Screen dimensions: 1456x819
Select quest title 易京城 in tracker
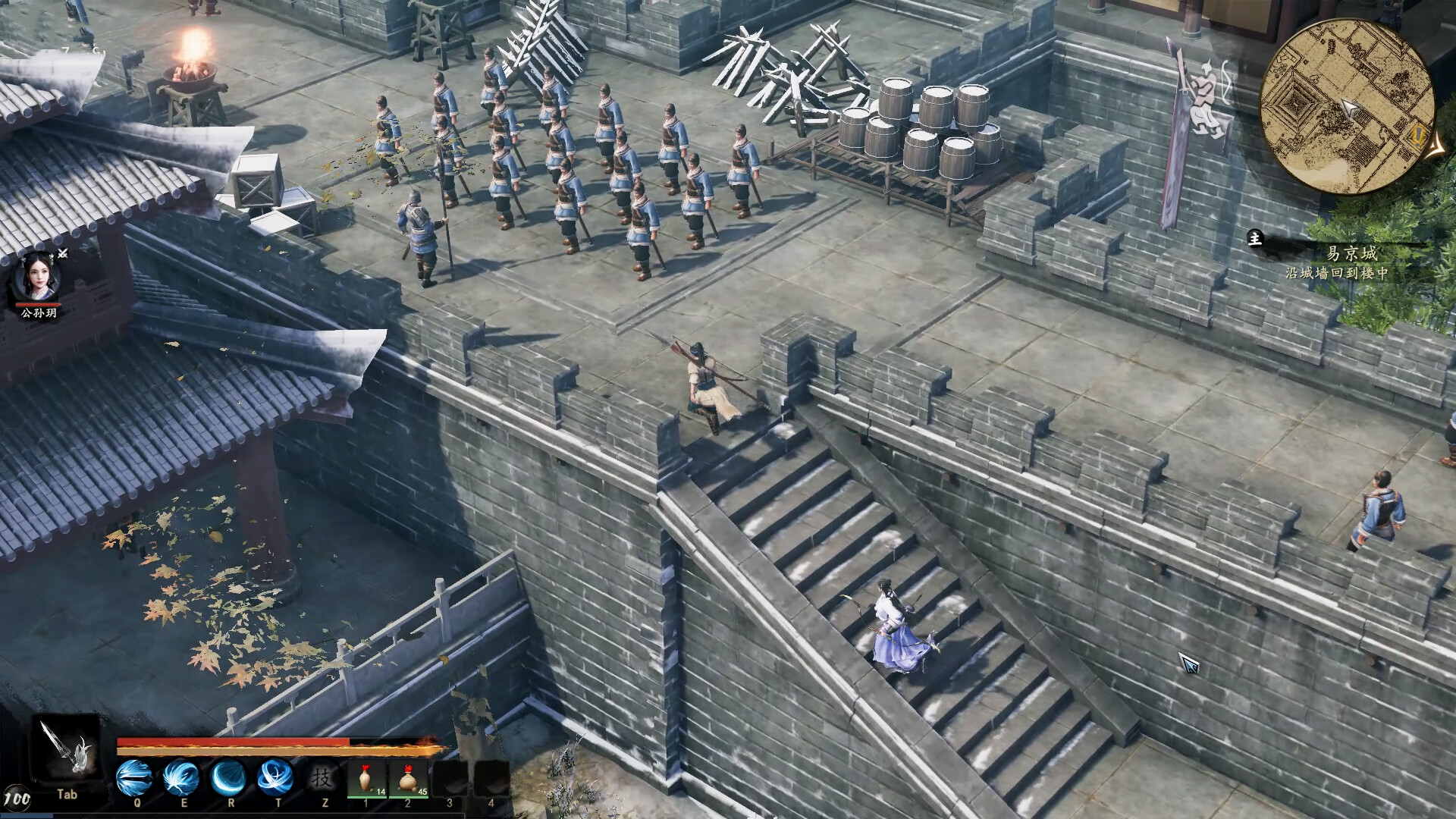tap(1352, 255)
